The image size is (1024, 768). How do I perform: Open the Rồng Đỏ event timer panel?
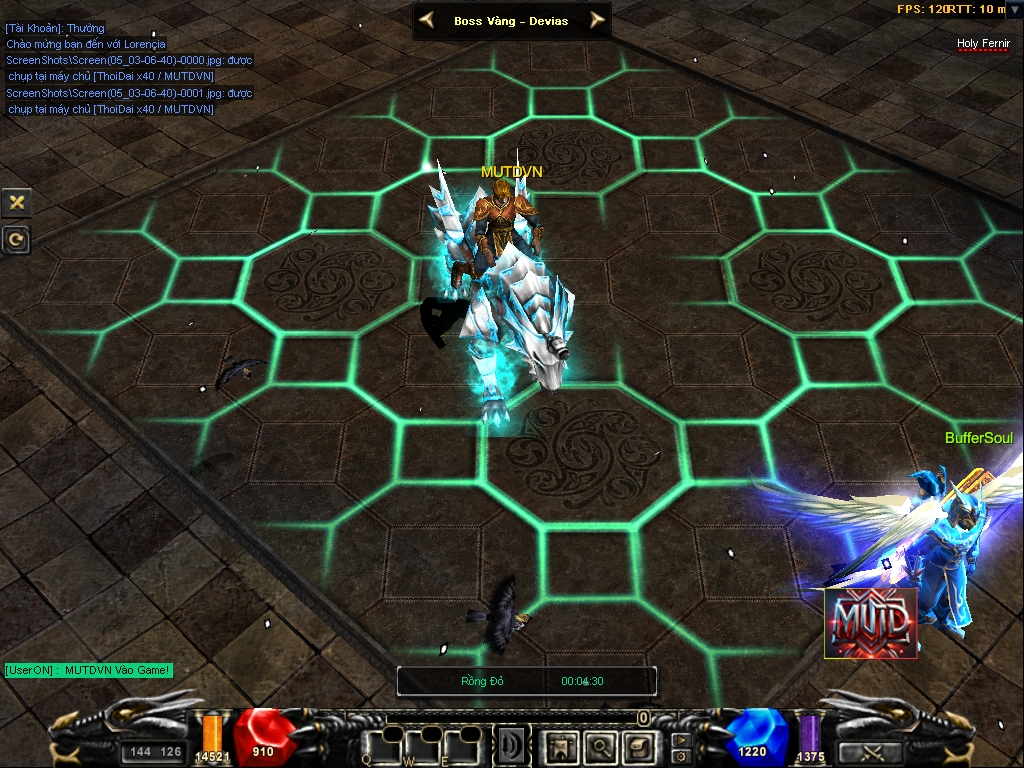(x=527, y=681)
